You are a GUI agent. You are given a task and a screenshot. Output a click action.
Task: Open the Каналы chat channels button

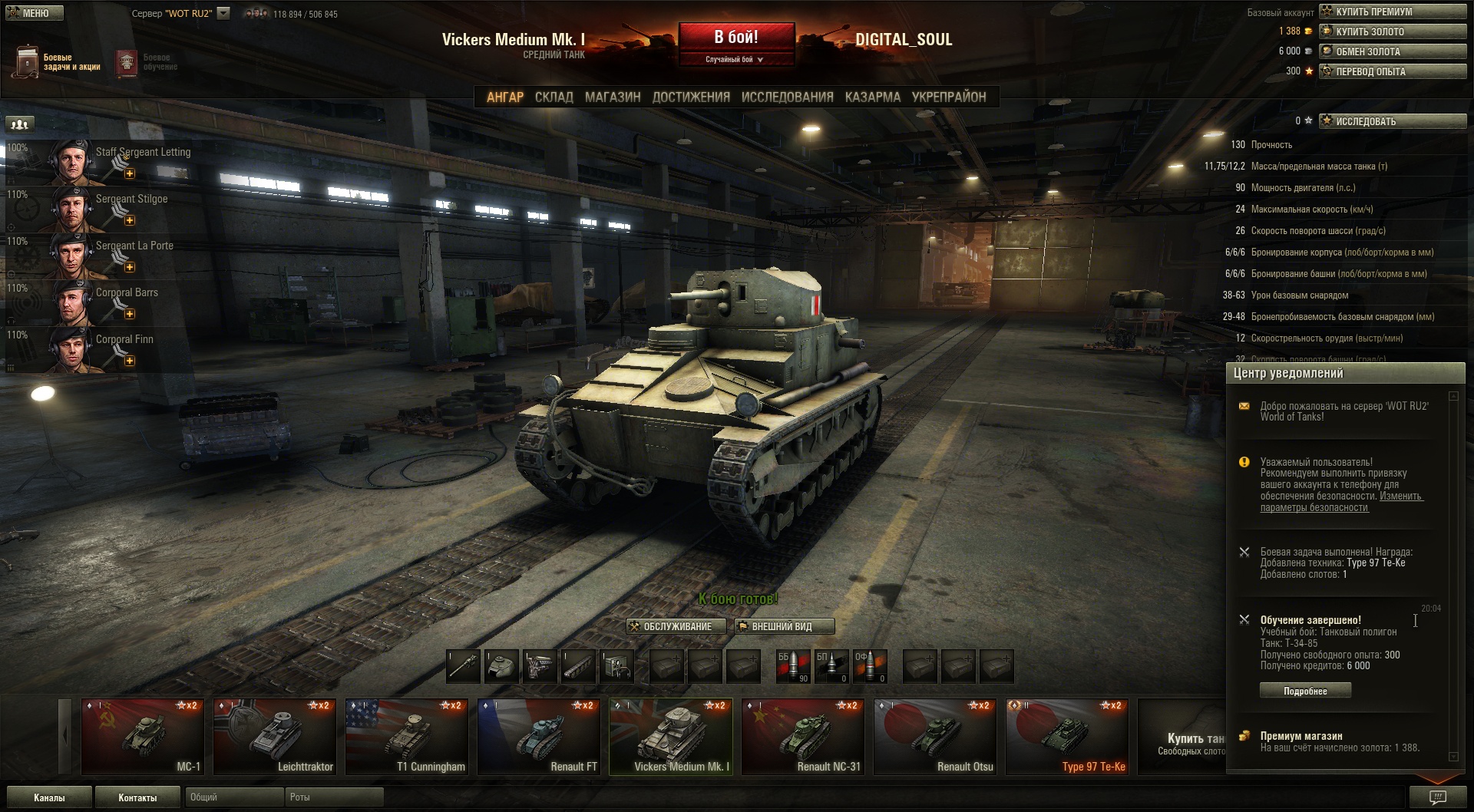click(49, 797)
